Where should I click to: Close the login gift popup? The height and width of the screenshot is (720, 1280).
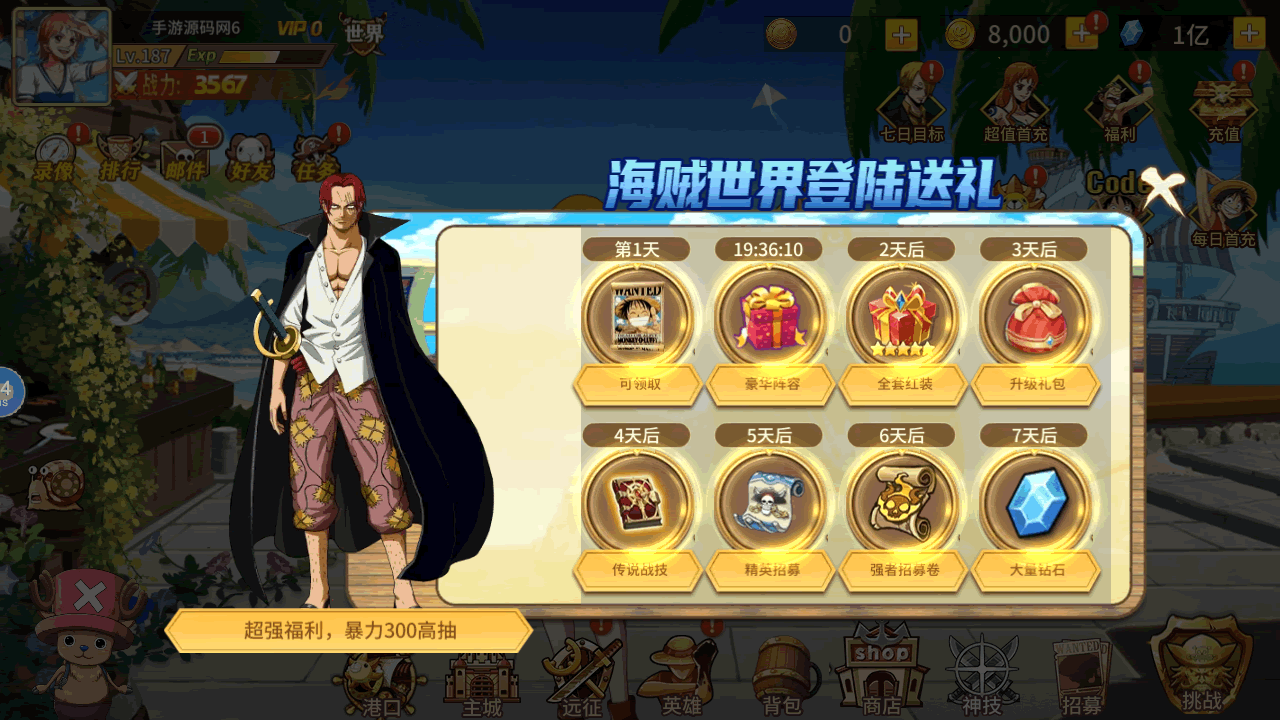(1162, 190)
